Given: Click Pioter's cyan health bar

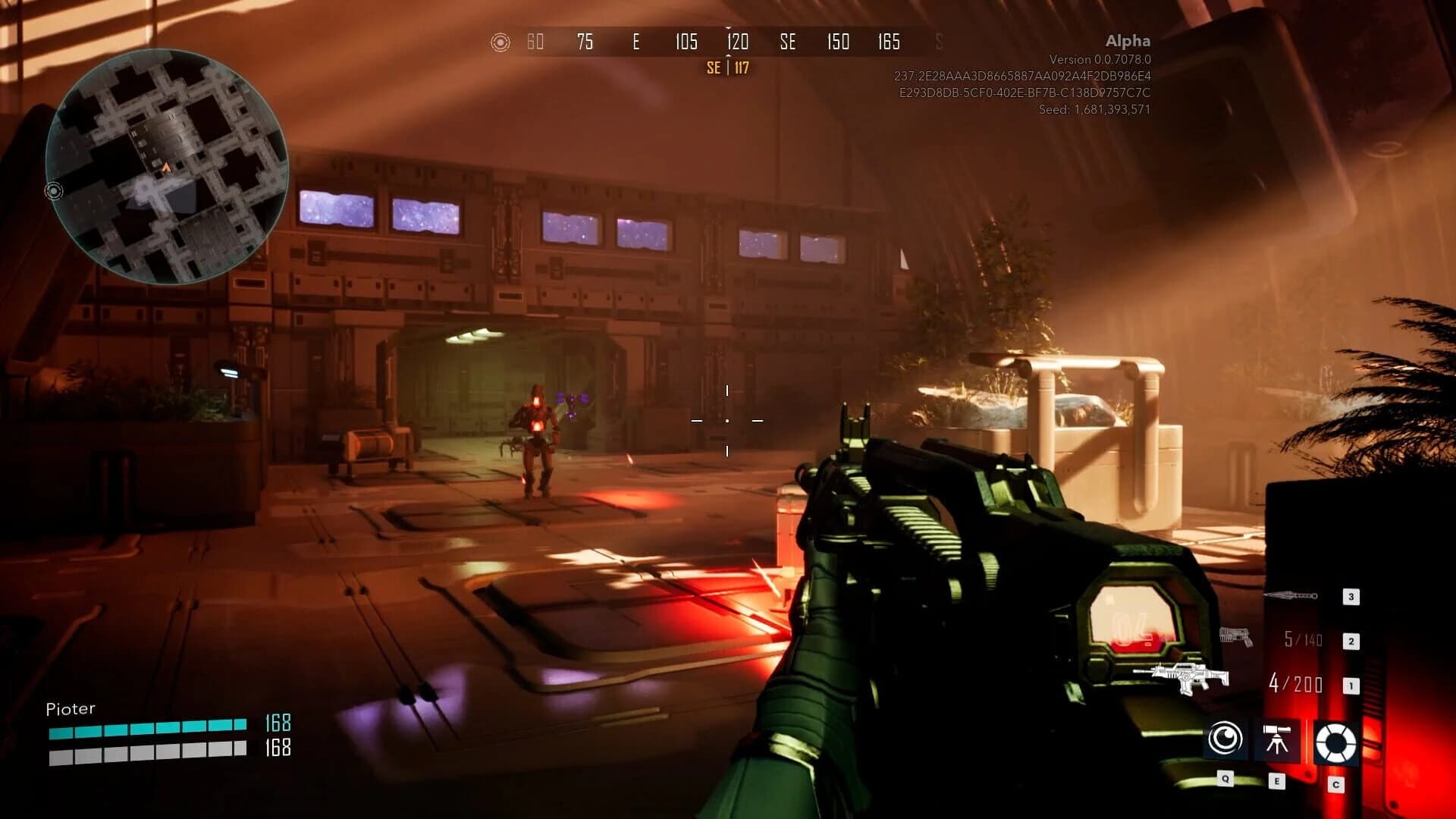Looking at the screenshot, I should [148, 730].
